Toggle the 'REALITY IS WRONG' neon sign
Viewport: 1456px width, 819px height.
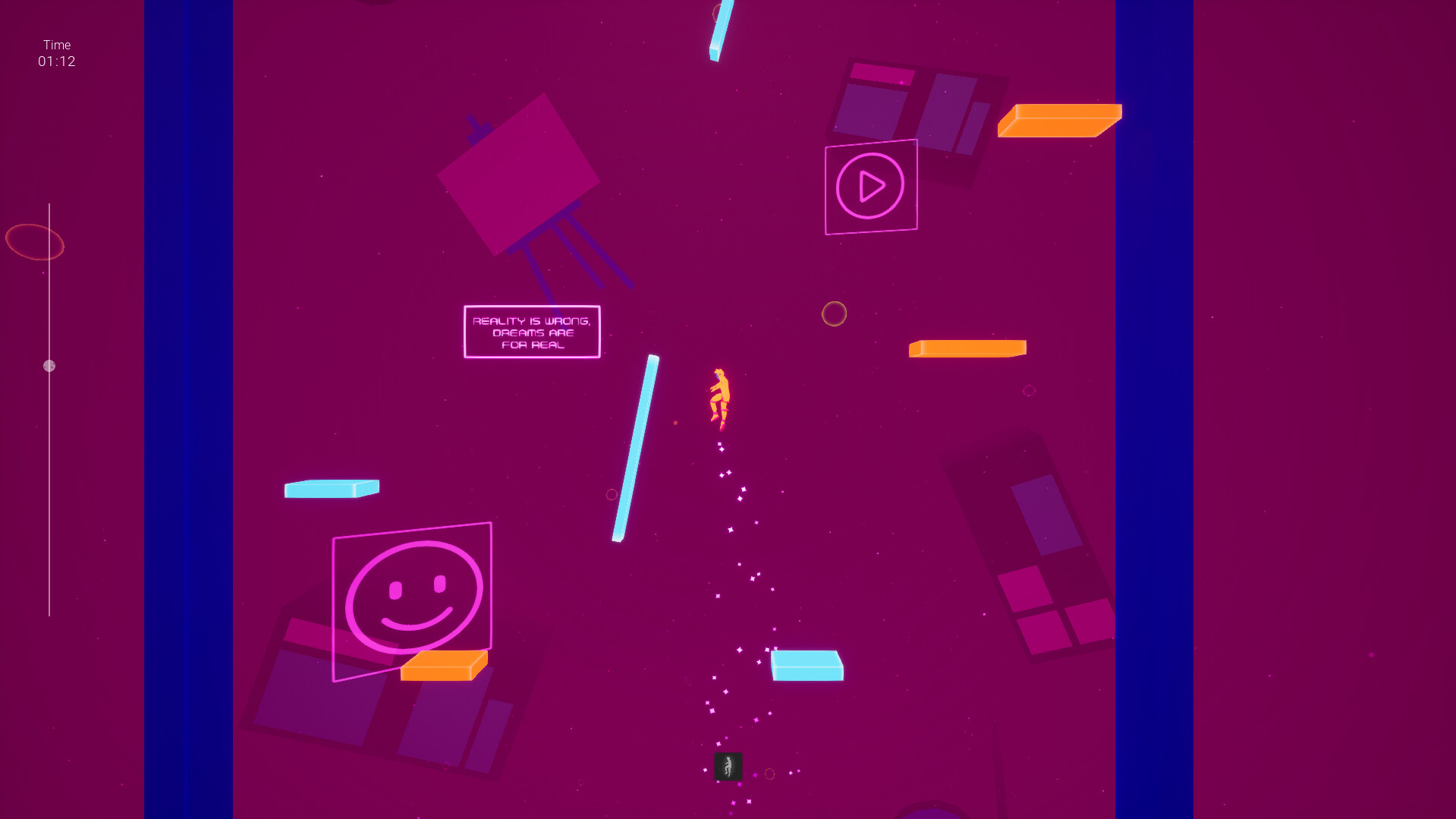pyautogui.click(x=531, y=332)
